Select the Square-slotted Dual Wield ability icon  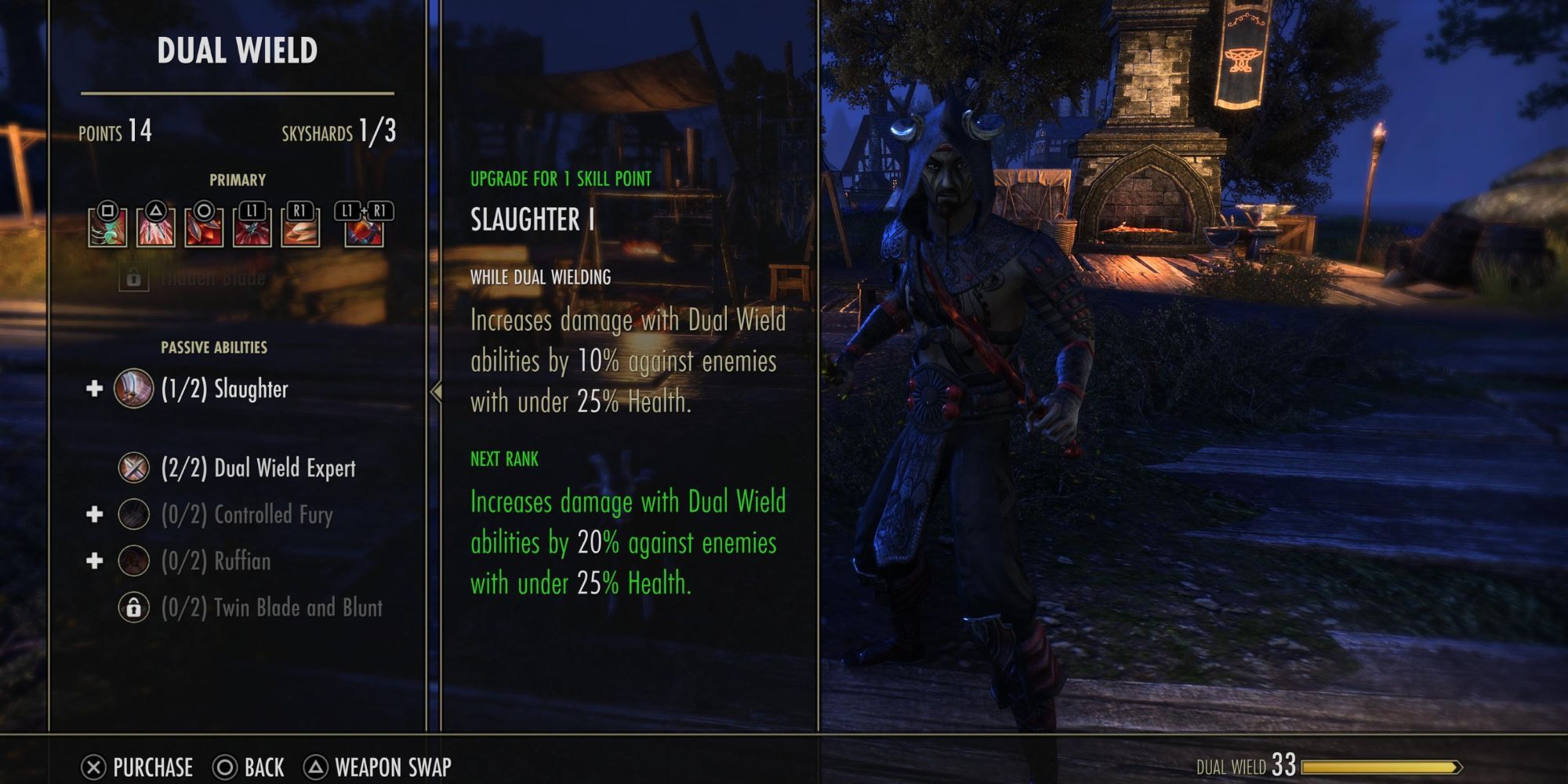110,225
